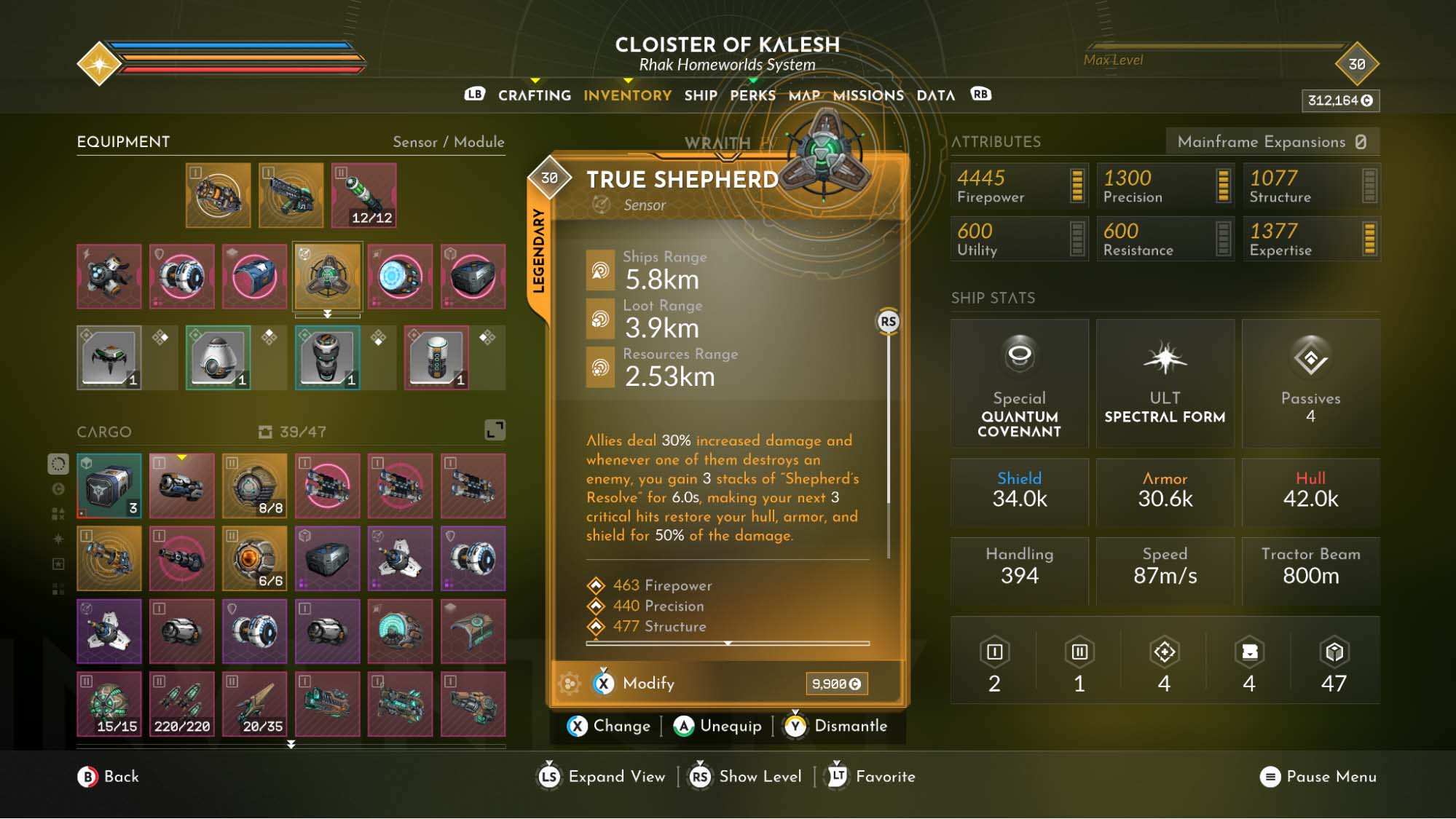
Task: Switch to the Crafting tab
Action: point(534,95)
